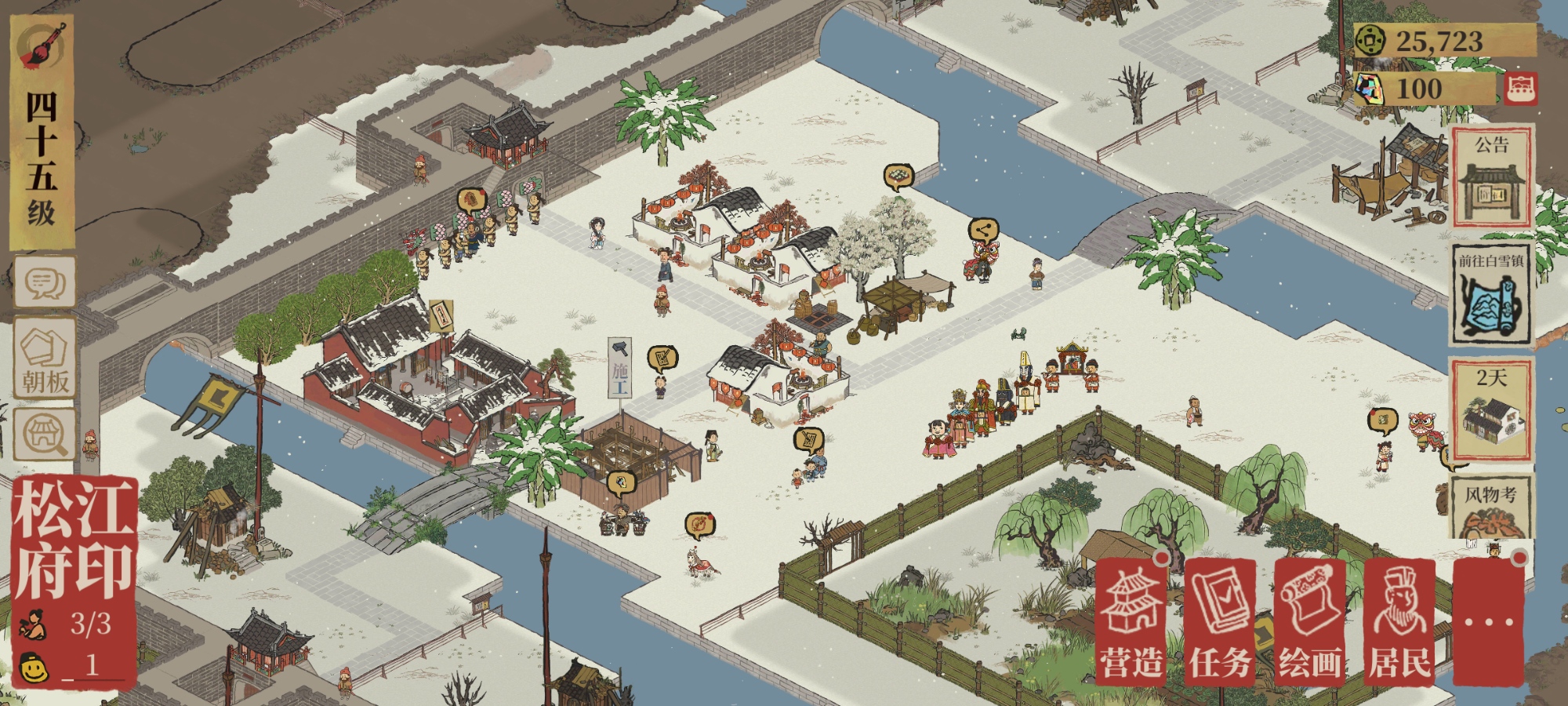Screen dimensions: 1568x706
Task: Open the 2天 house event icon
Action: 1491,411
